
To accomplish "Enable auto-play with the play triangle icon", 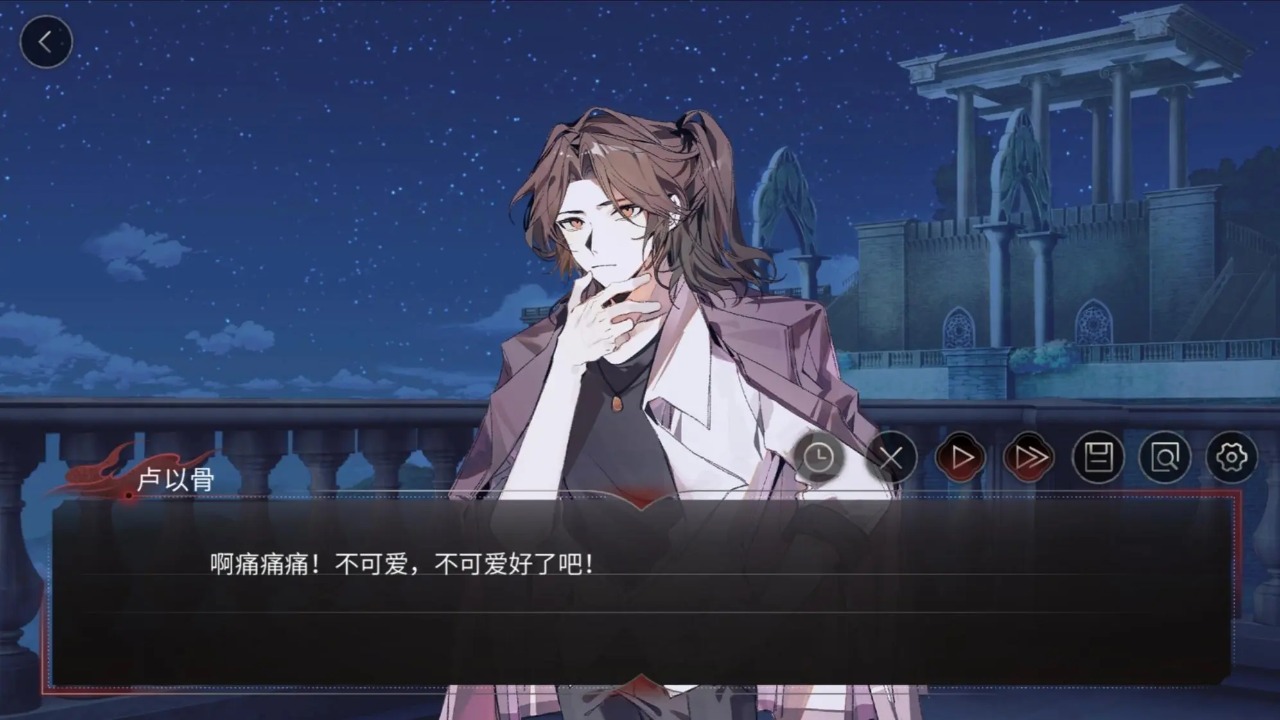I will (959, 458).
